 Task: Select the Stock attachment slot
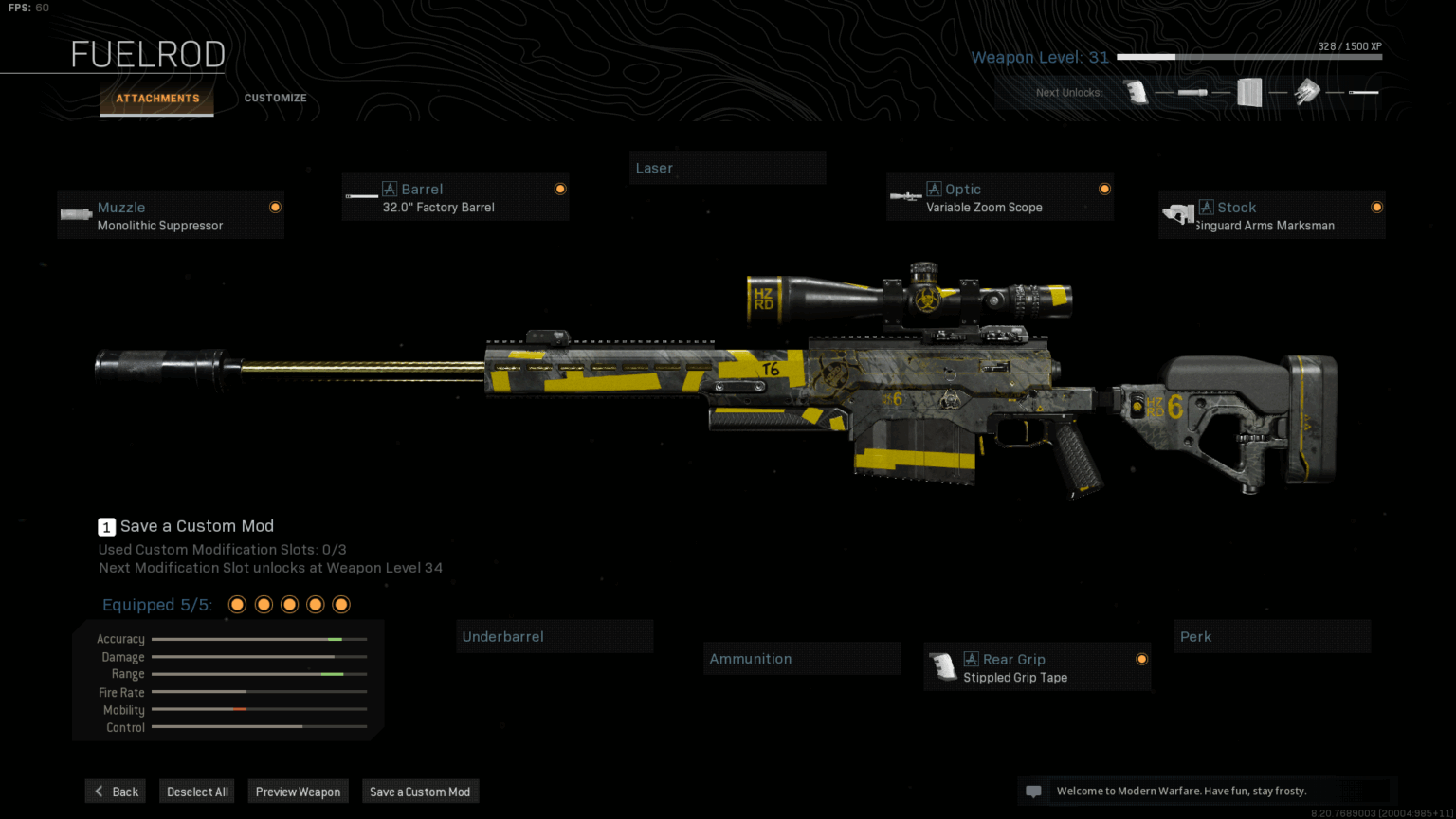[x=1271, y=215]
